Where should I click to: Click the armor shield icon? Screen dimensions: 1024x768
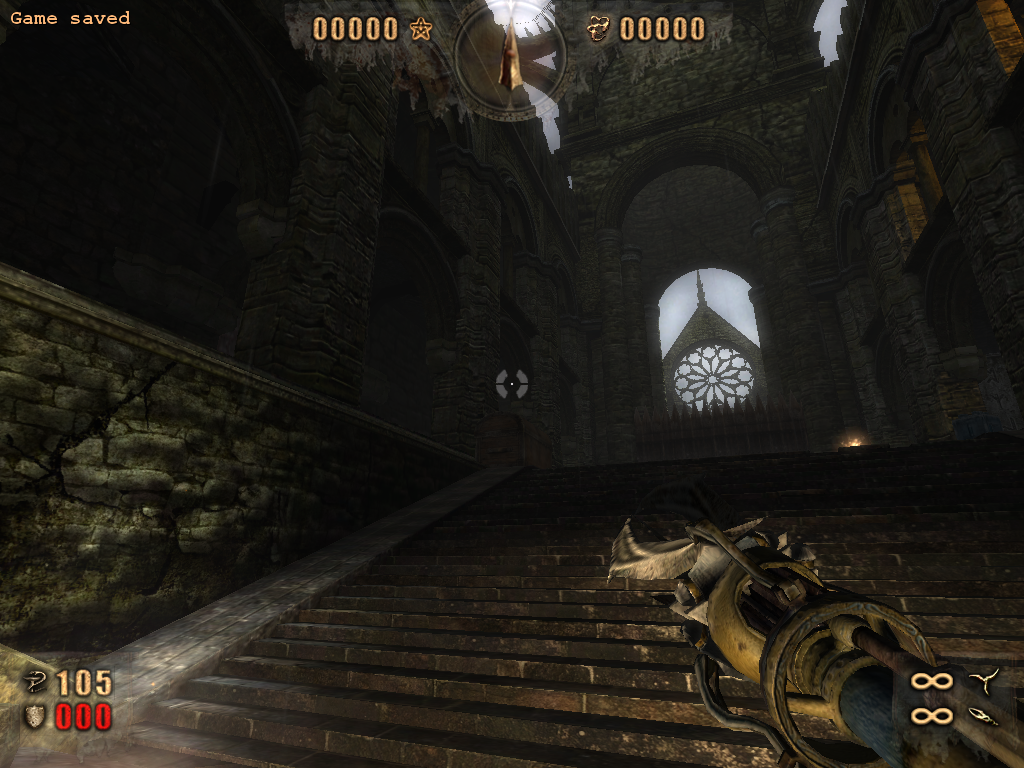coord(36,716)
